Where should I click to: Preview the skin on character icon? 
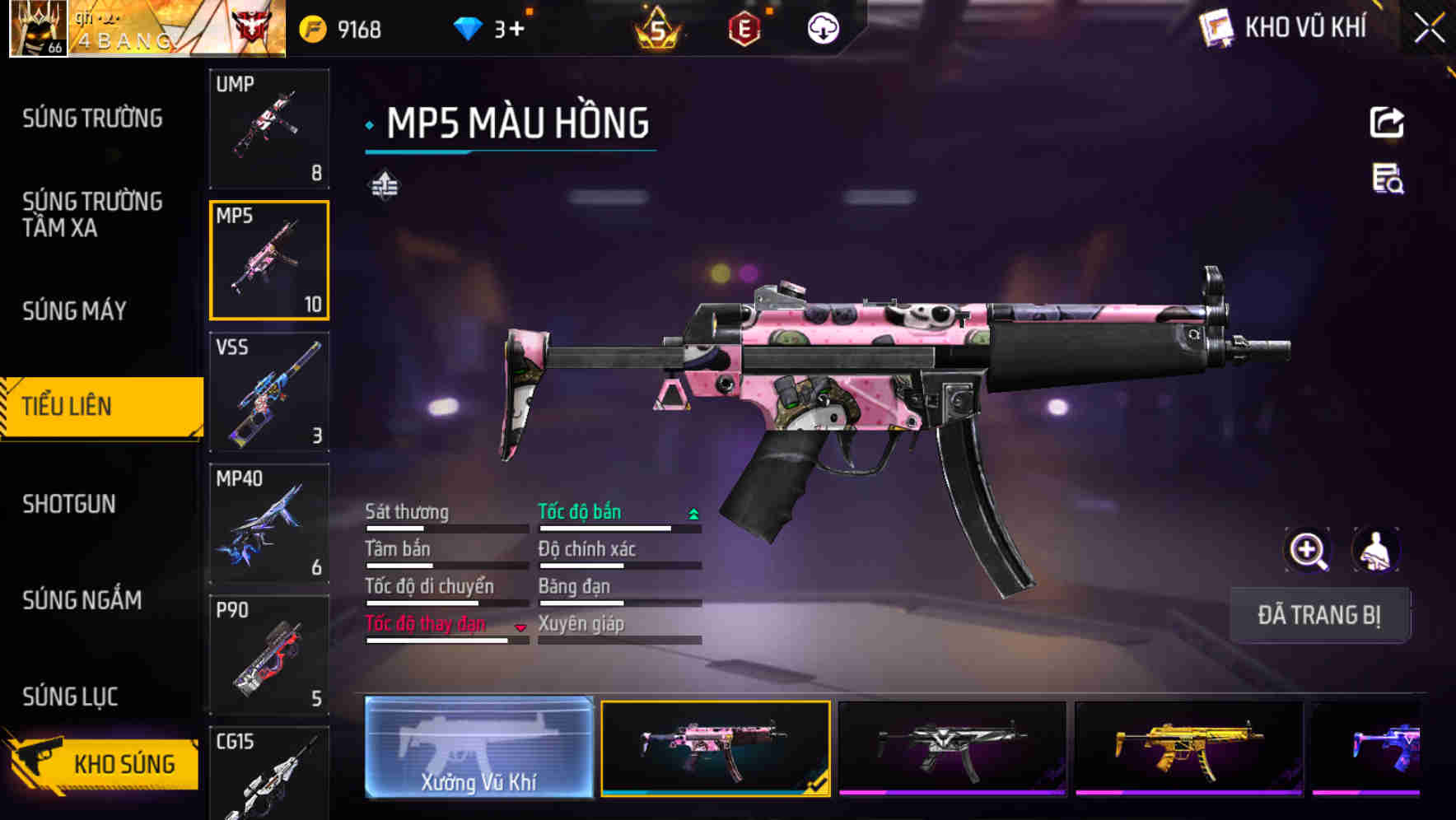[1375, 551]
